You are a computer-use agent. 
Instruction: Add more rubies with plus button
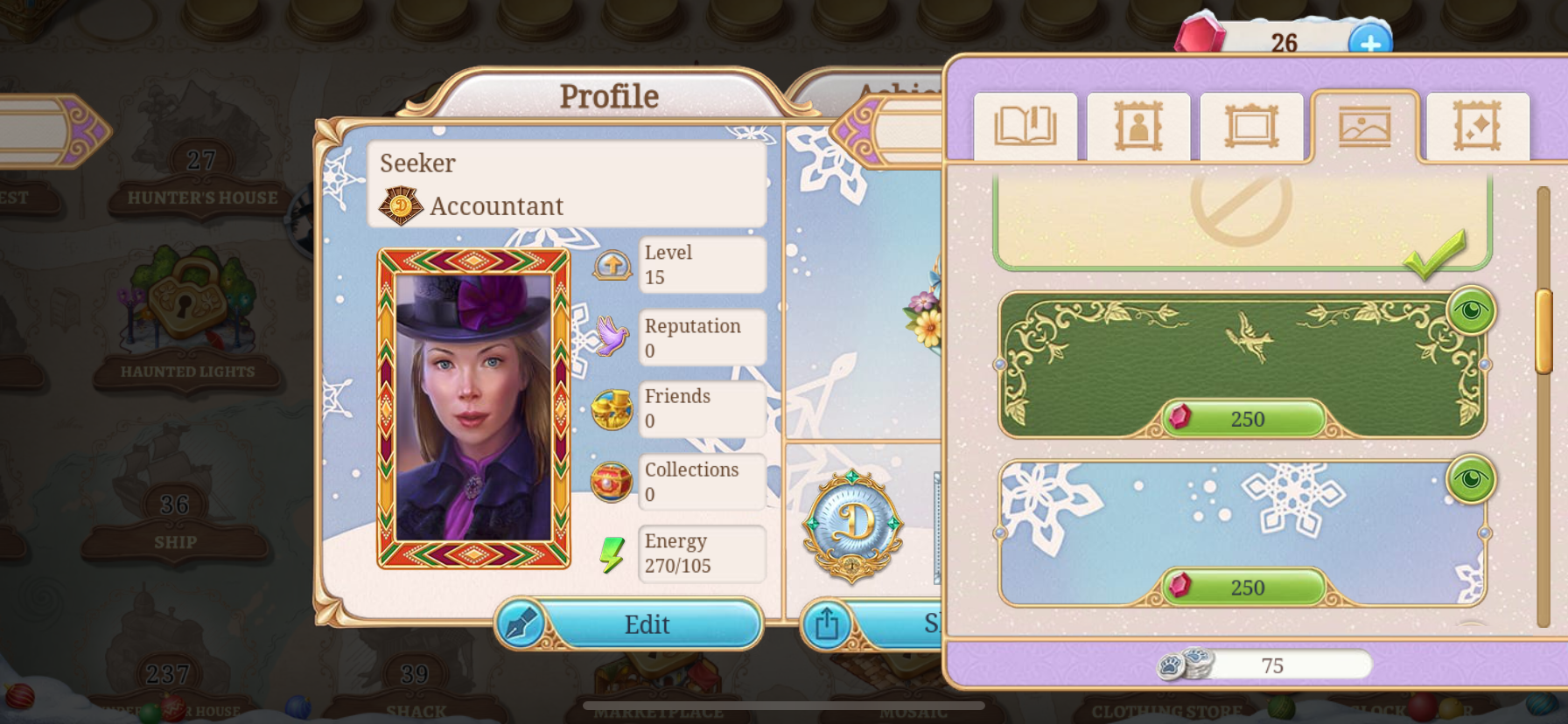tap(1369, 43)
